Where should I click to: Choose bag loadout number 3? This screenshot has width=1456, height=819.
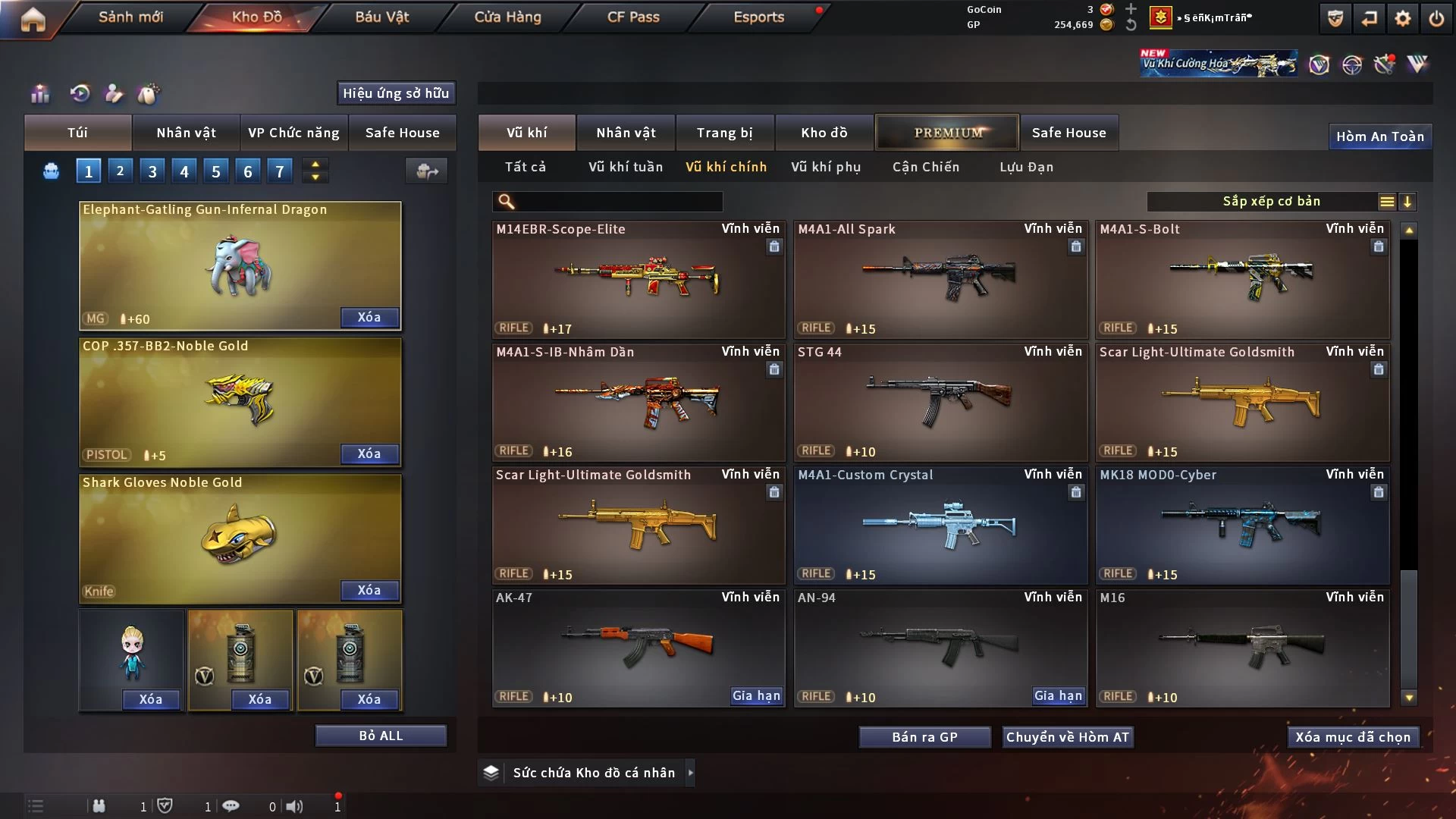(152, 171)
